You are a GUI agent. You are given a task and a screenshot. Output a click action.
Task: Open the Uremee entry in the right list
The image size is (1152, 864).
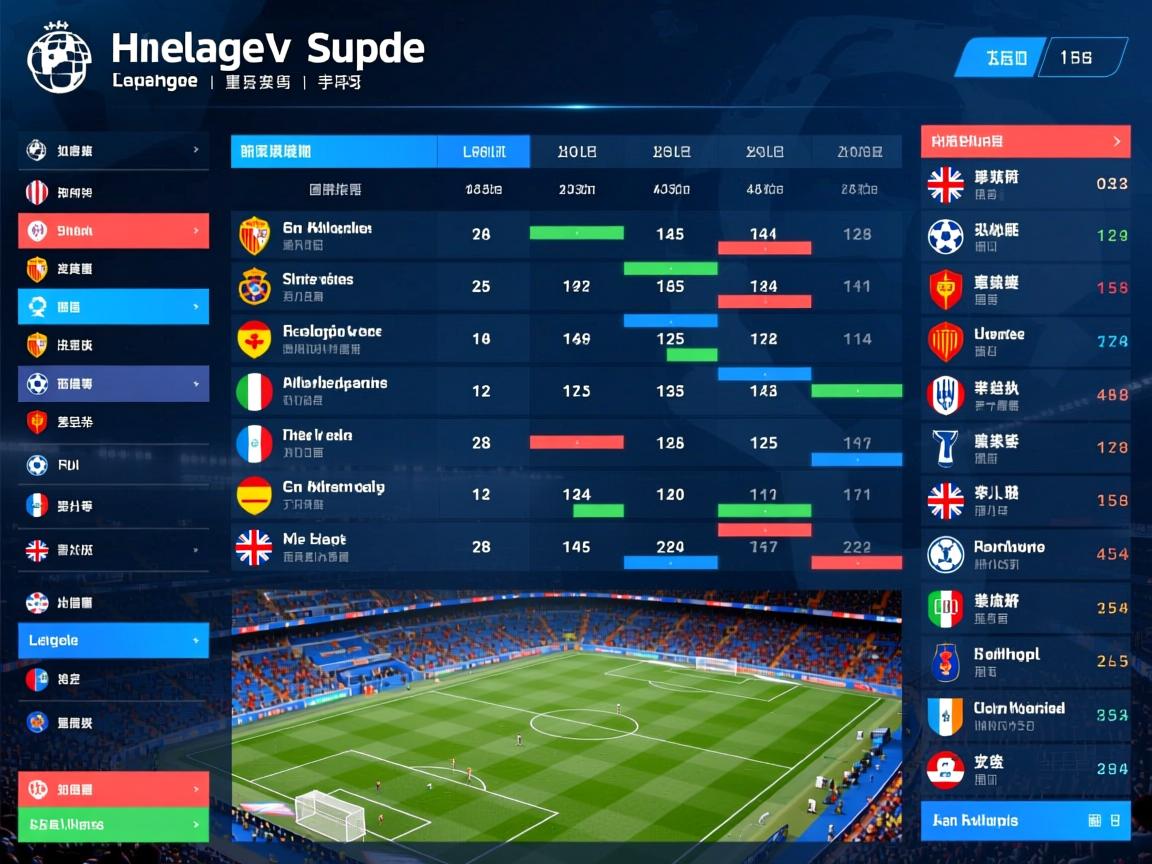click(1025, 342)
